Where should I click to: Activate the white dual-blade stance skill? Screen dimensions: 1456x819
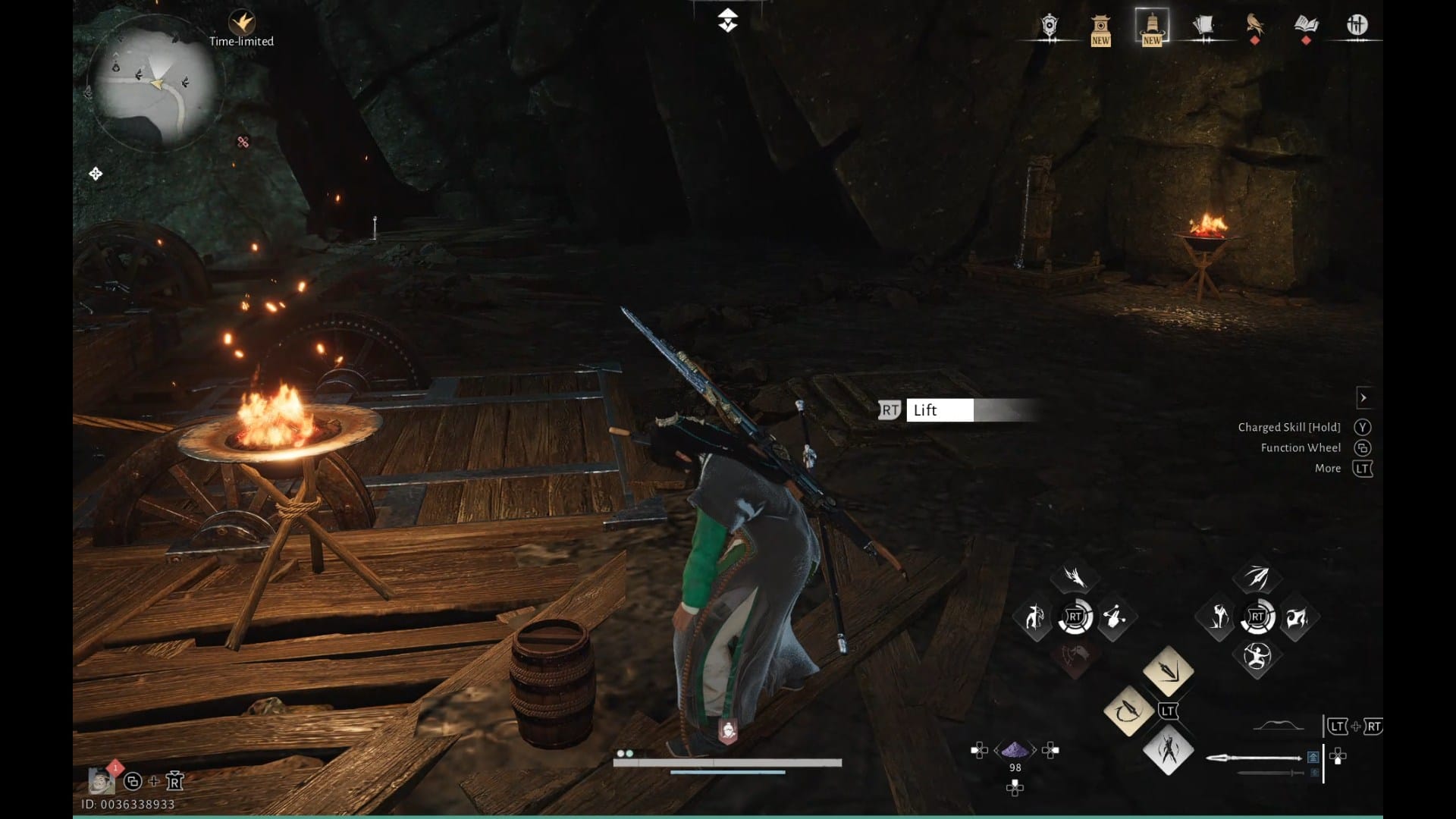[1168, 751]
